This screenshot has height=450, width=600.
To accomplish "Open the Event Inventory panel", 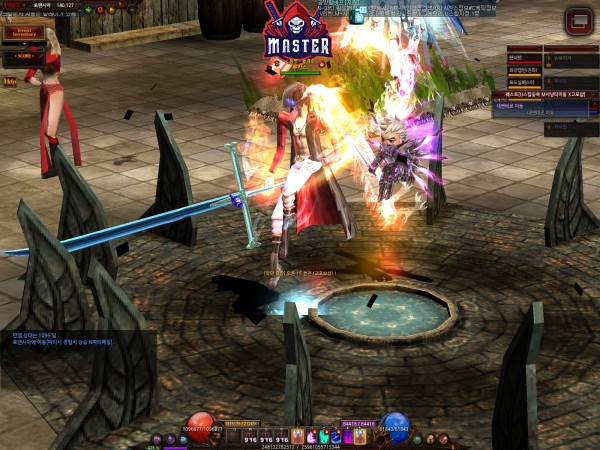I will (22, 33).
